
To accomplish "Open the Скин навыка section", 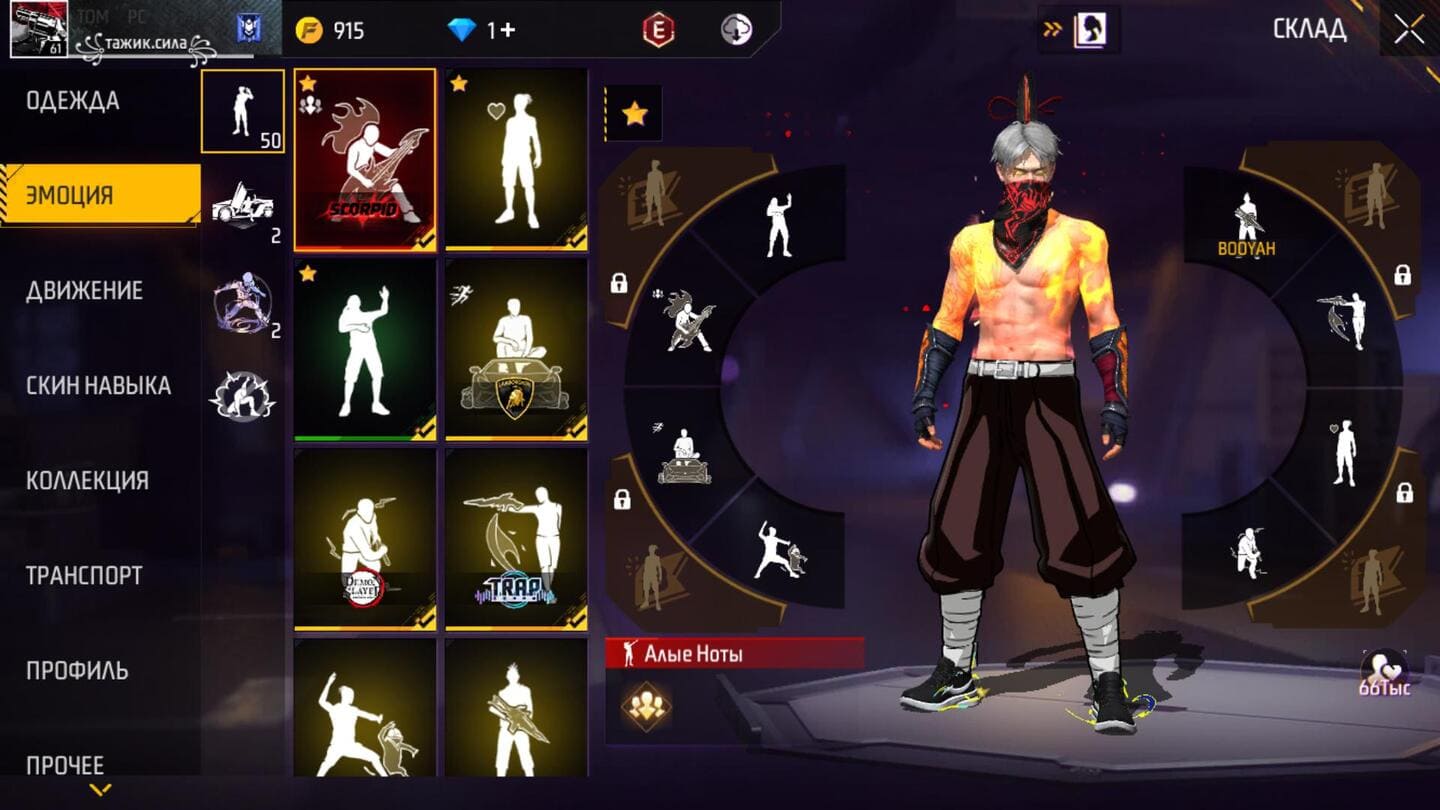I will [98, 386].
